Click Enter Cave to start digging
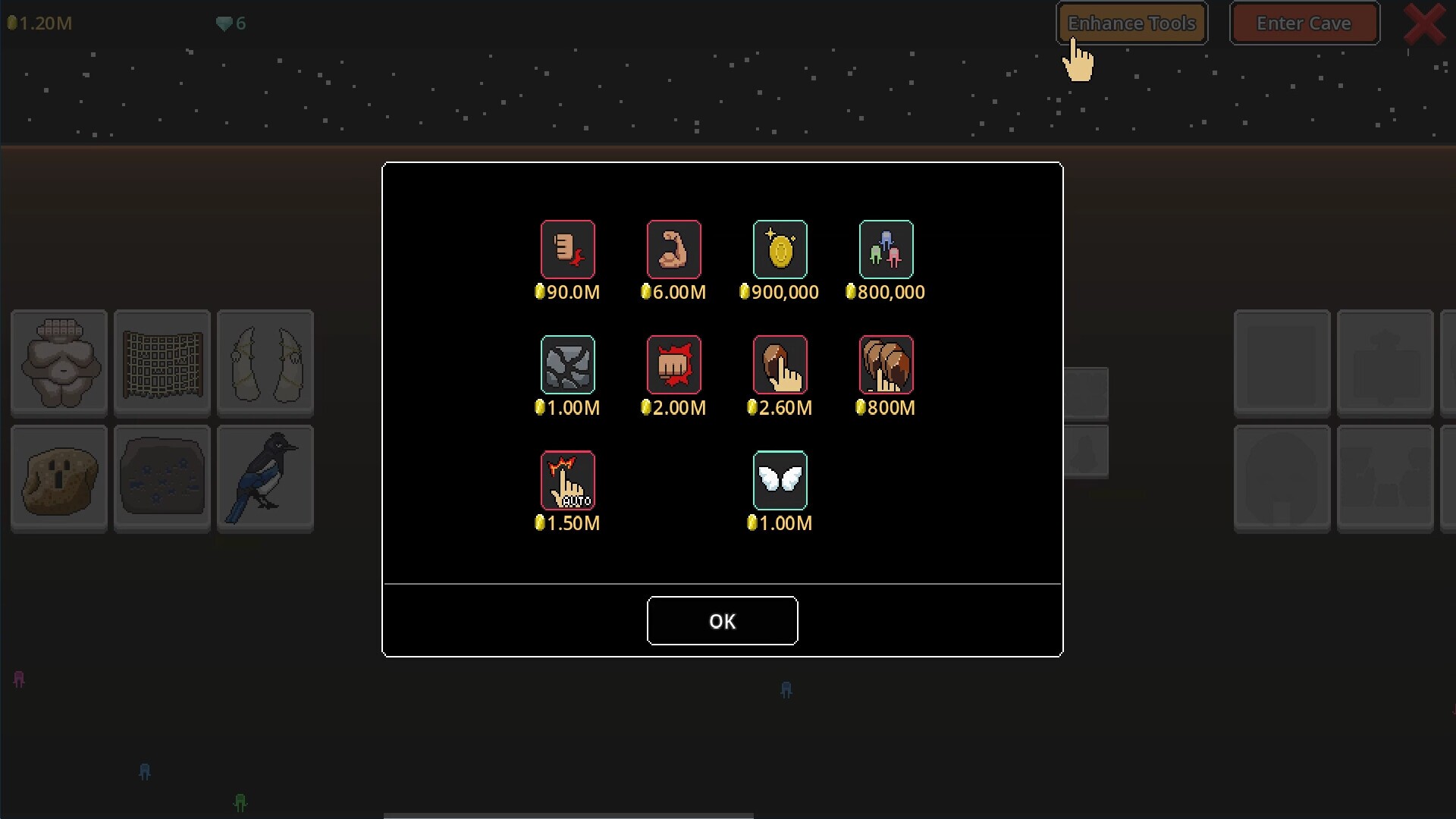The width and height of the screenshot is (1456, 819). coord(1304,23)
